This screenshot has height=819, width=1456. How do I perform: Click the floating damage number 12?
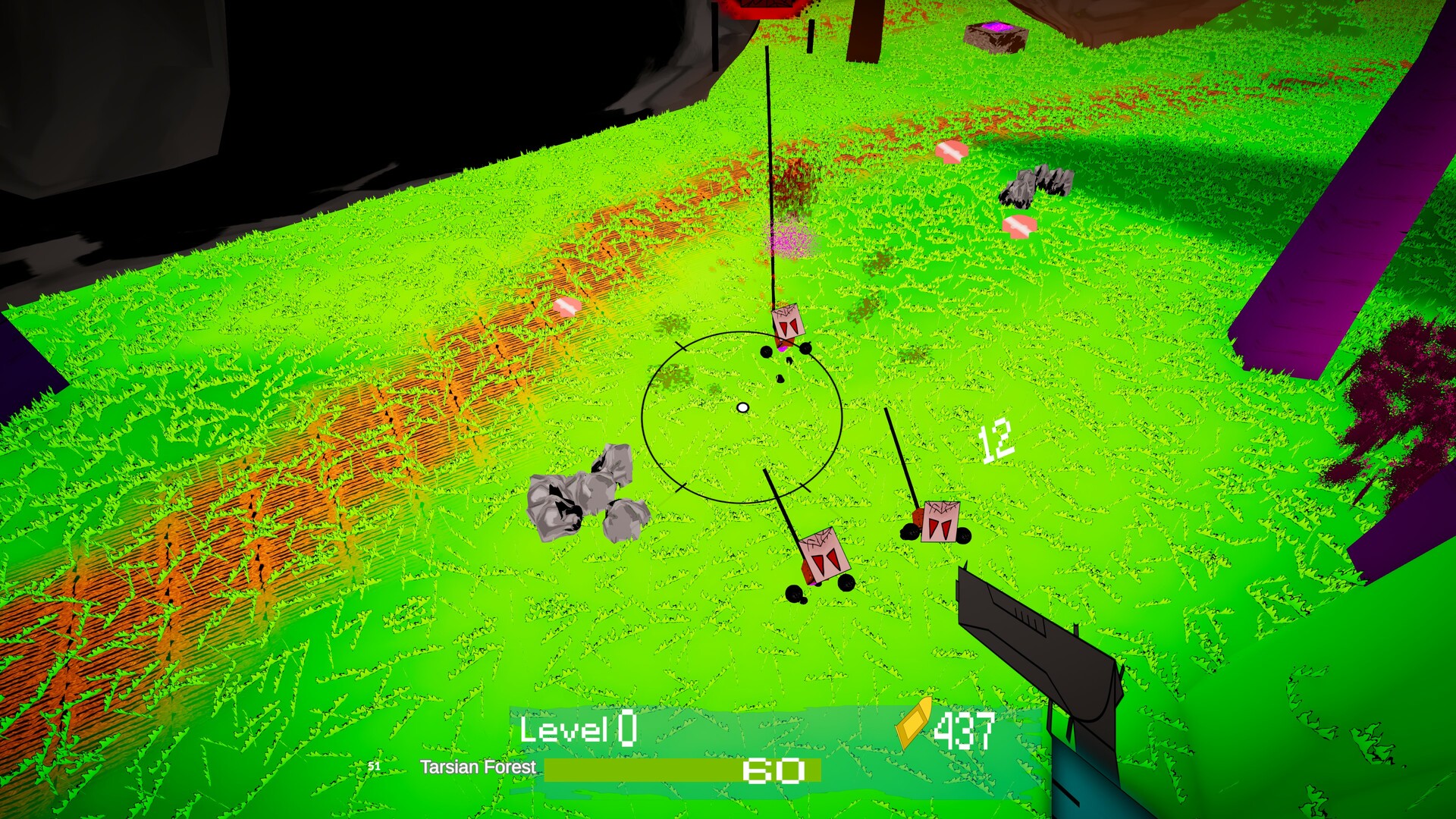point(997,441)
